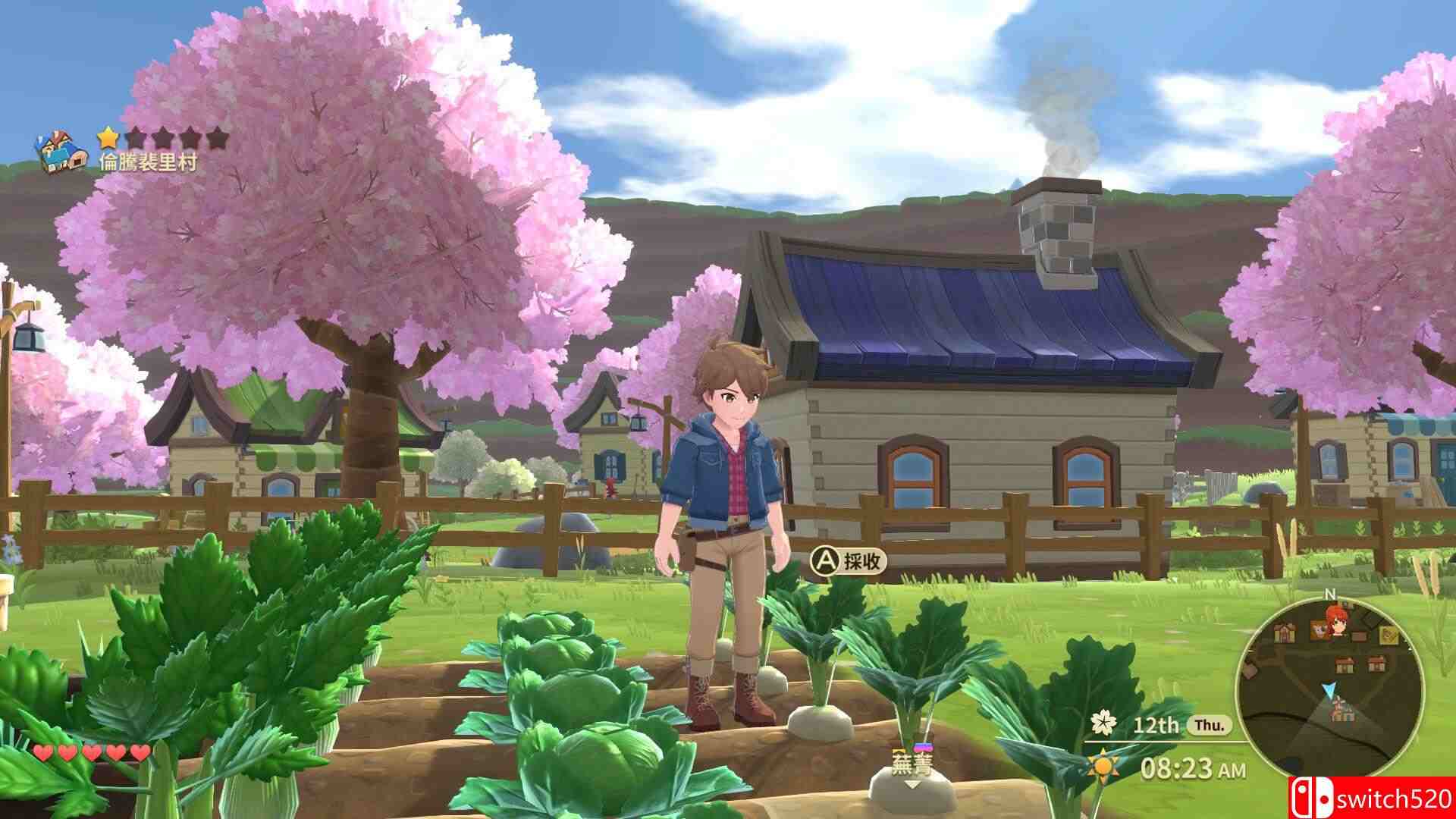
Task: Toggle the fifth empty star of the village rating
Action: [218, 136]
